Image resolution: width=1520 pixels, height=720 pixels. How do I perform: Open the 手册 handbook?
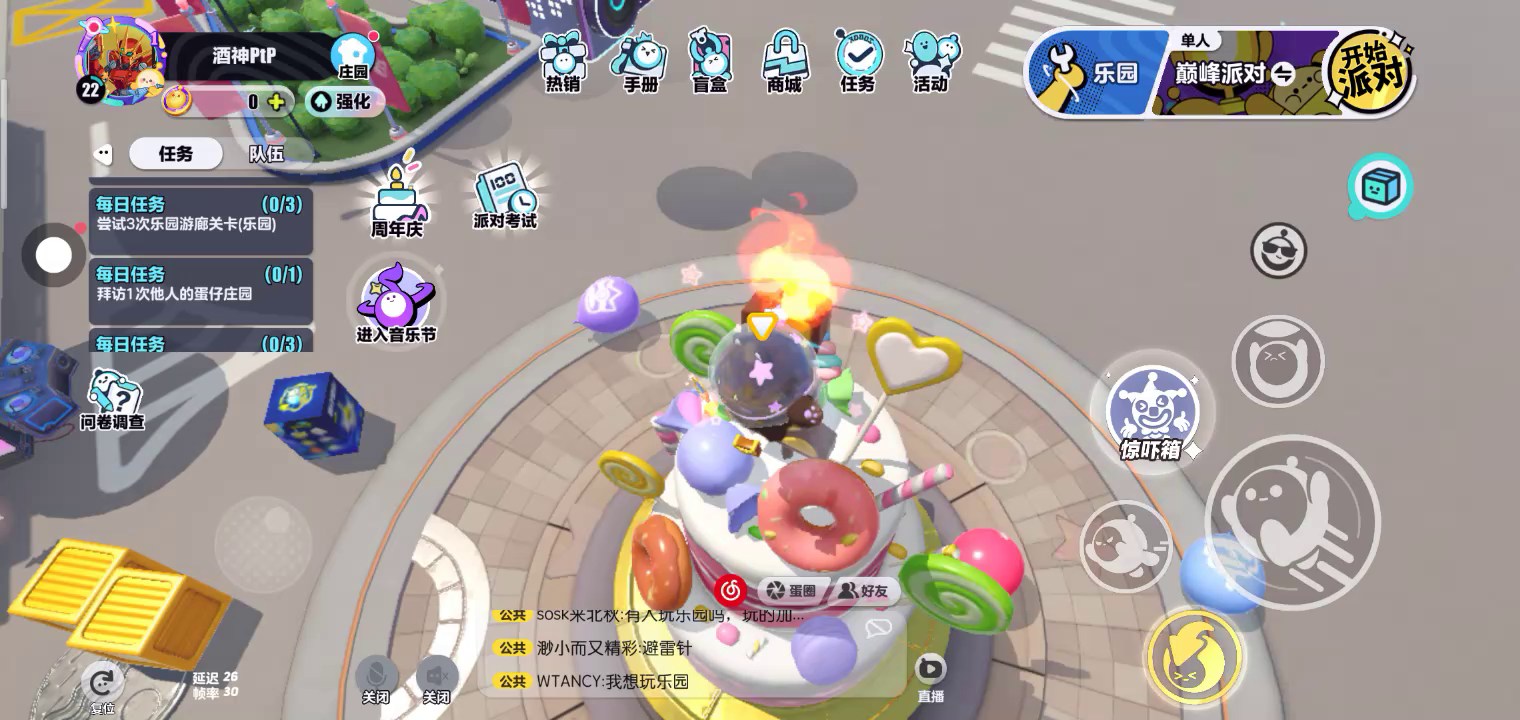(640, 62)
